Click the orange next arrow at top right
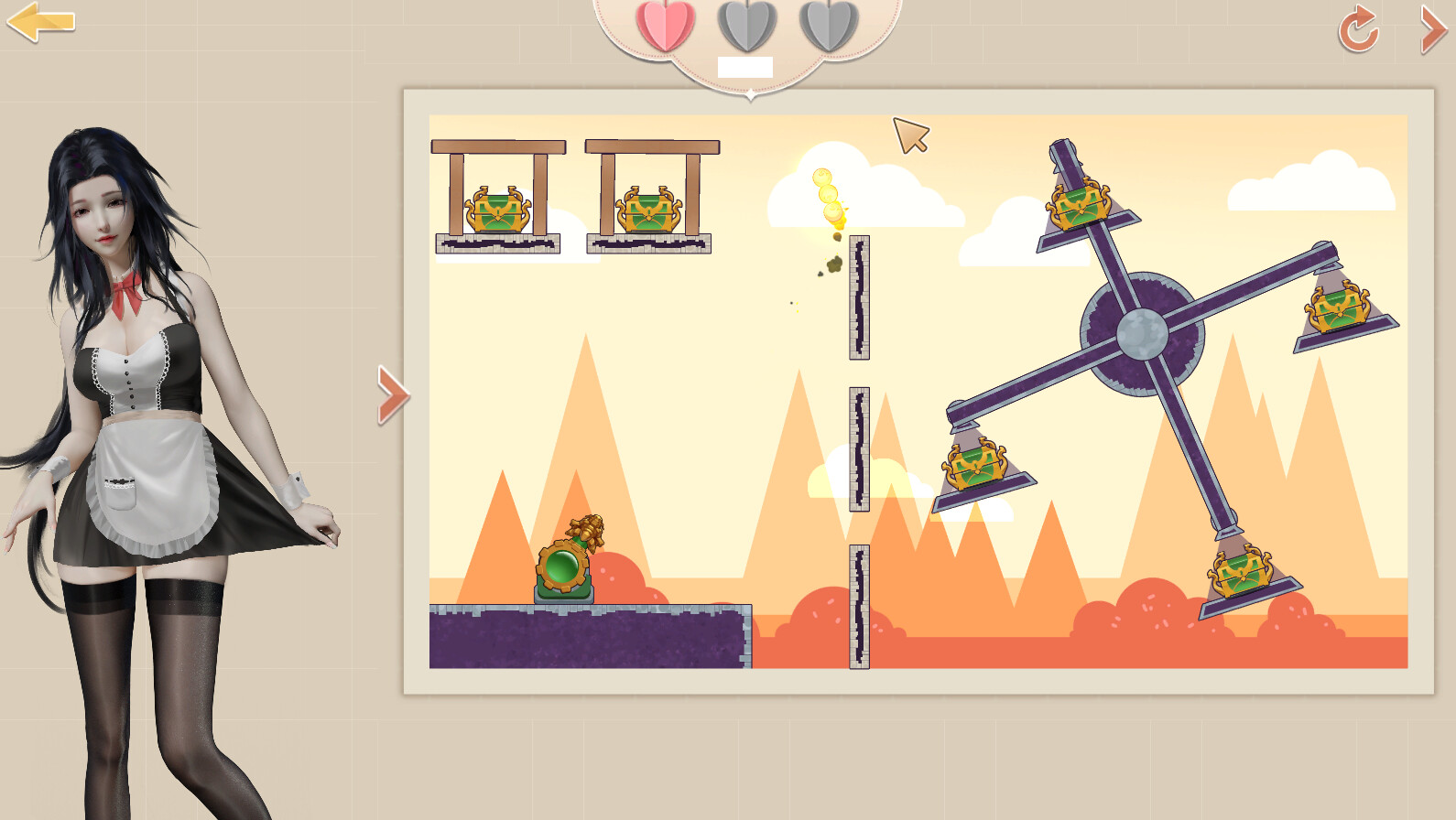The image size is (1456, 820). coord(1432,28)
